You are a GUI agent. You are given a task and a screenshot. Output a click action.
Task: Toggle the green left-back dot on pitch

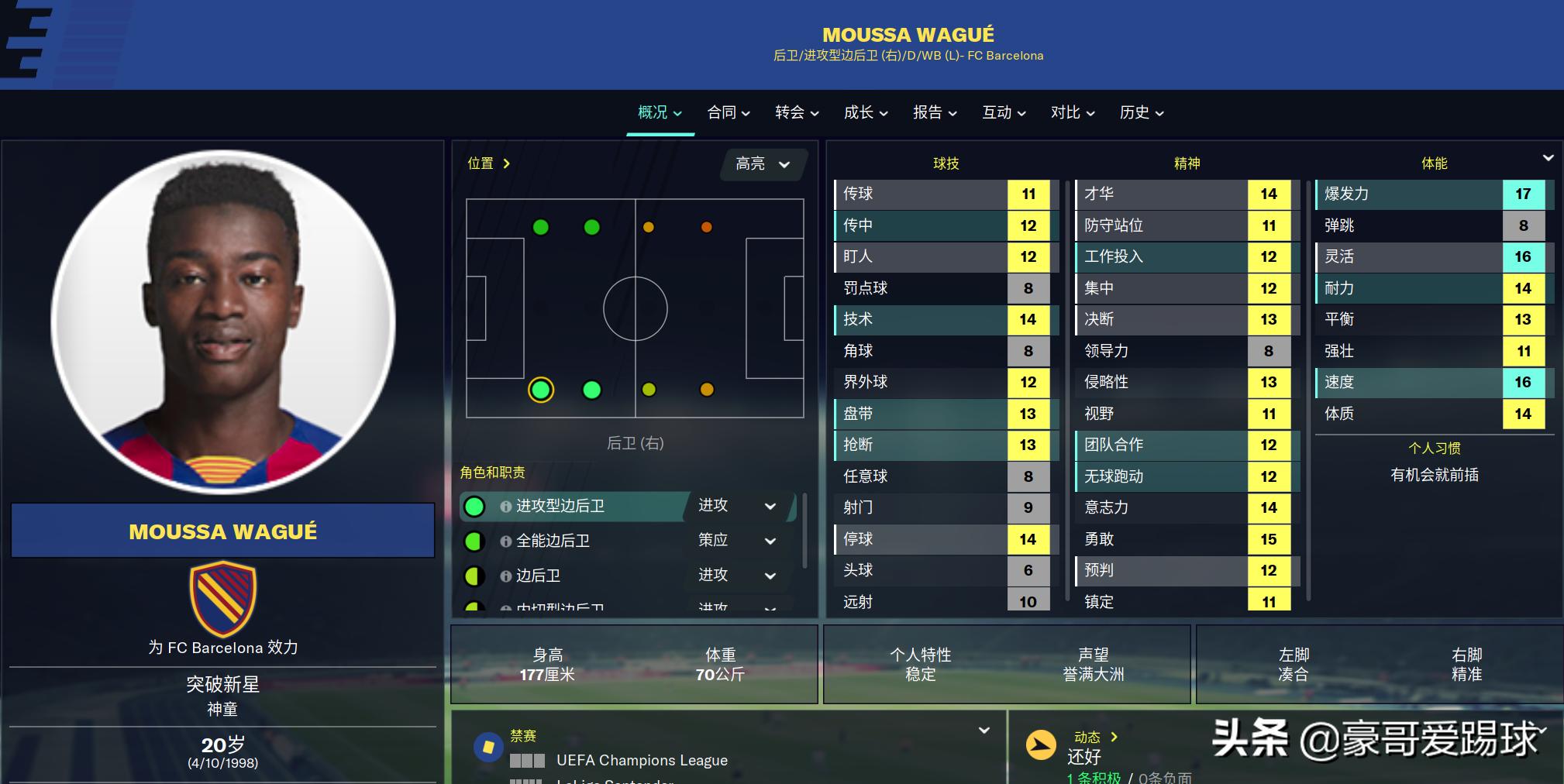540,227
